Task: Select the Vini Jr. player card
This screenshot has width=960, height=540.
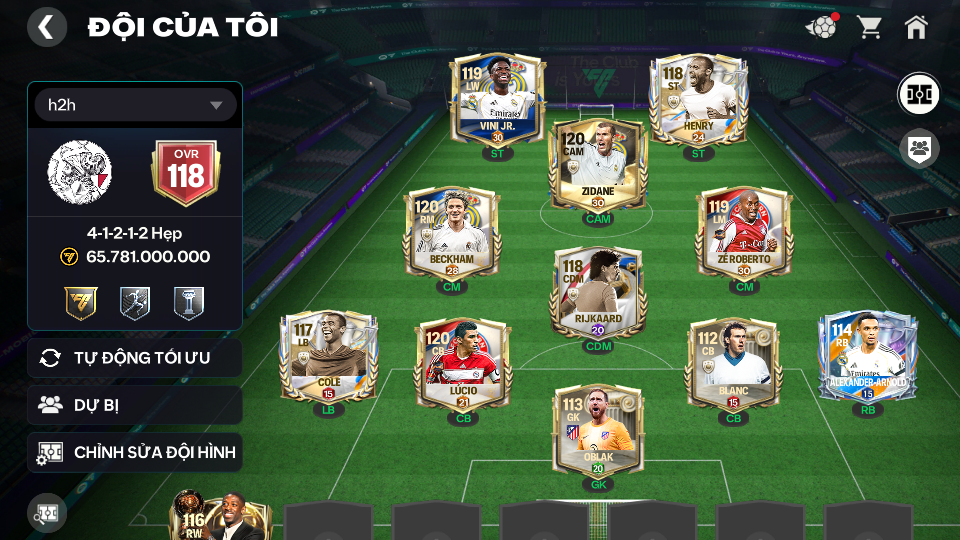Action: pos(497,102)
